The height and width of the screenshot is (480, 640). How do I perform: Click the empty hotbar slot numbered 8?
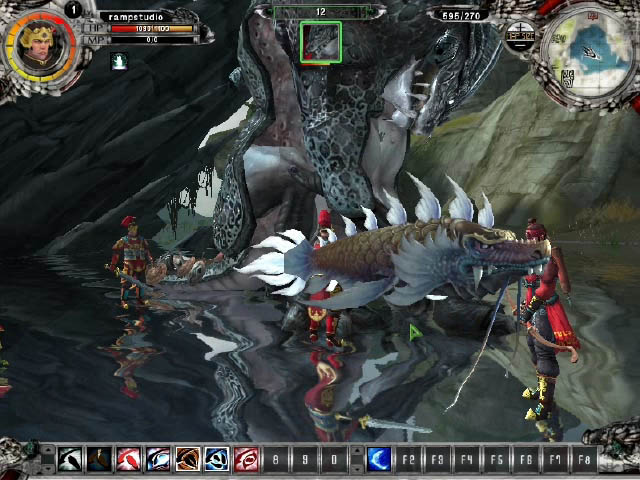click(x=276, y=460)
